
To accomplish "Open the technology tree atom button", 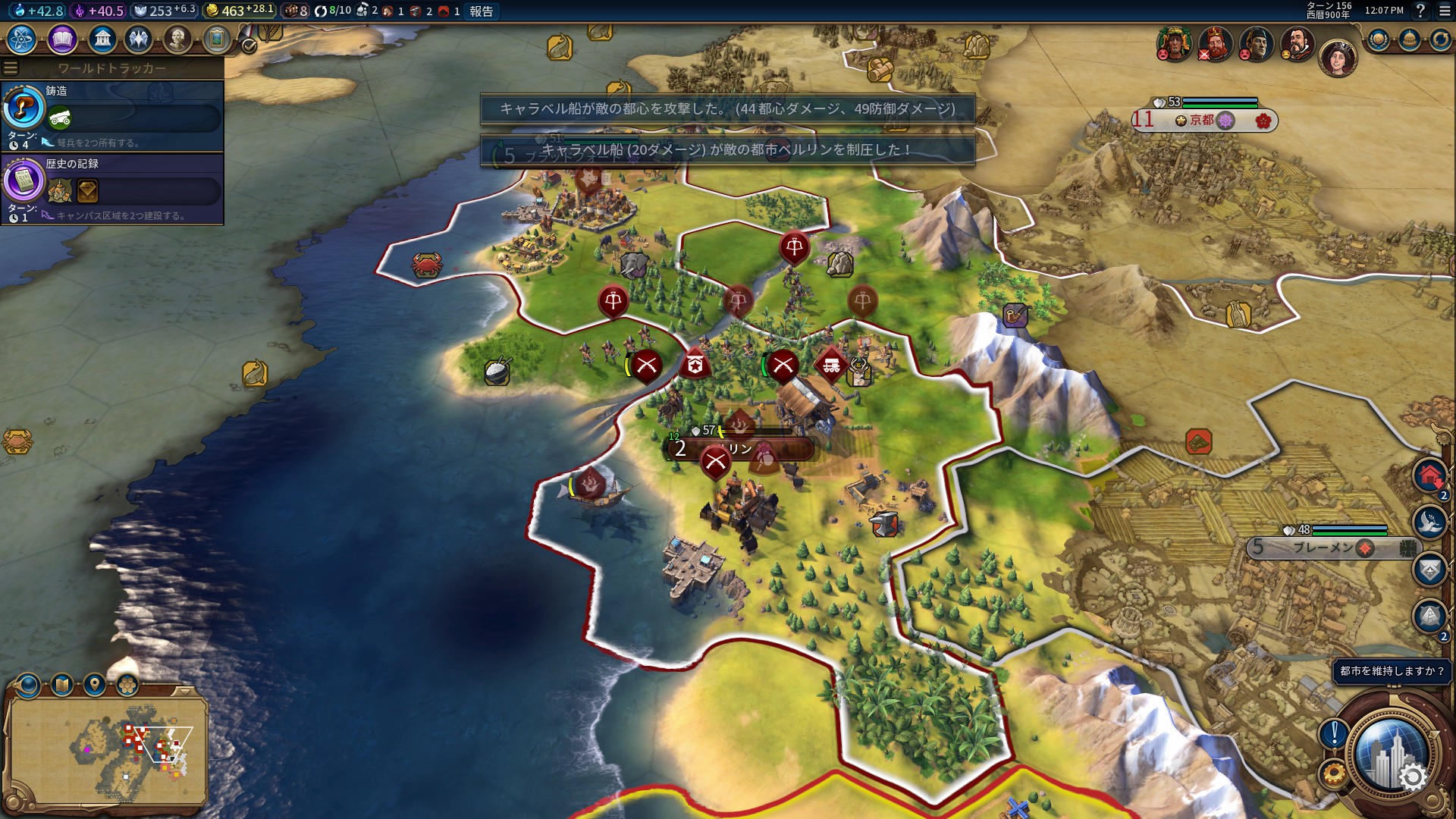I will point(22,39).
